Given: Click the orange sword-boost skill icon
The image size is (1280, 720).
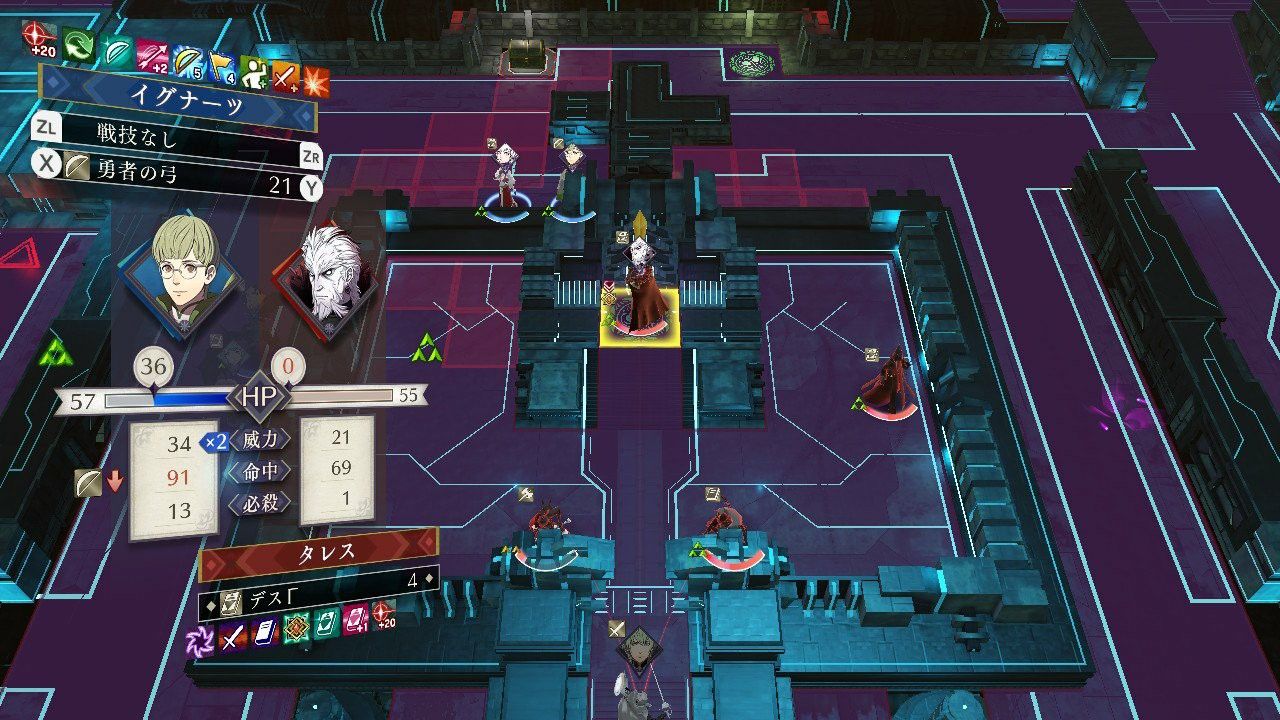Looking at the screenshot, I should [x=284, y=76].
